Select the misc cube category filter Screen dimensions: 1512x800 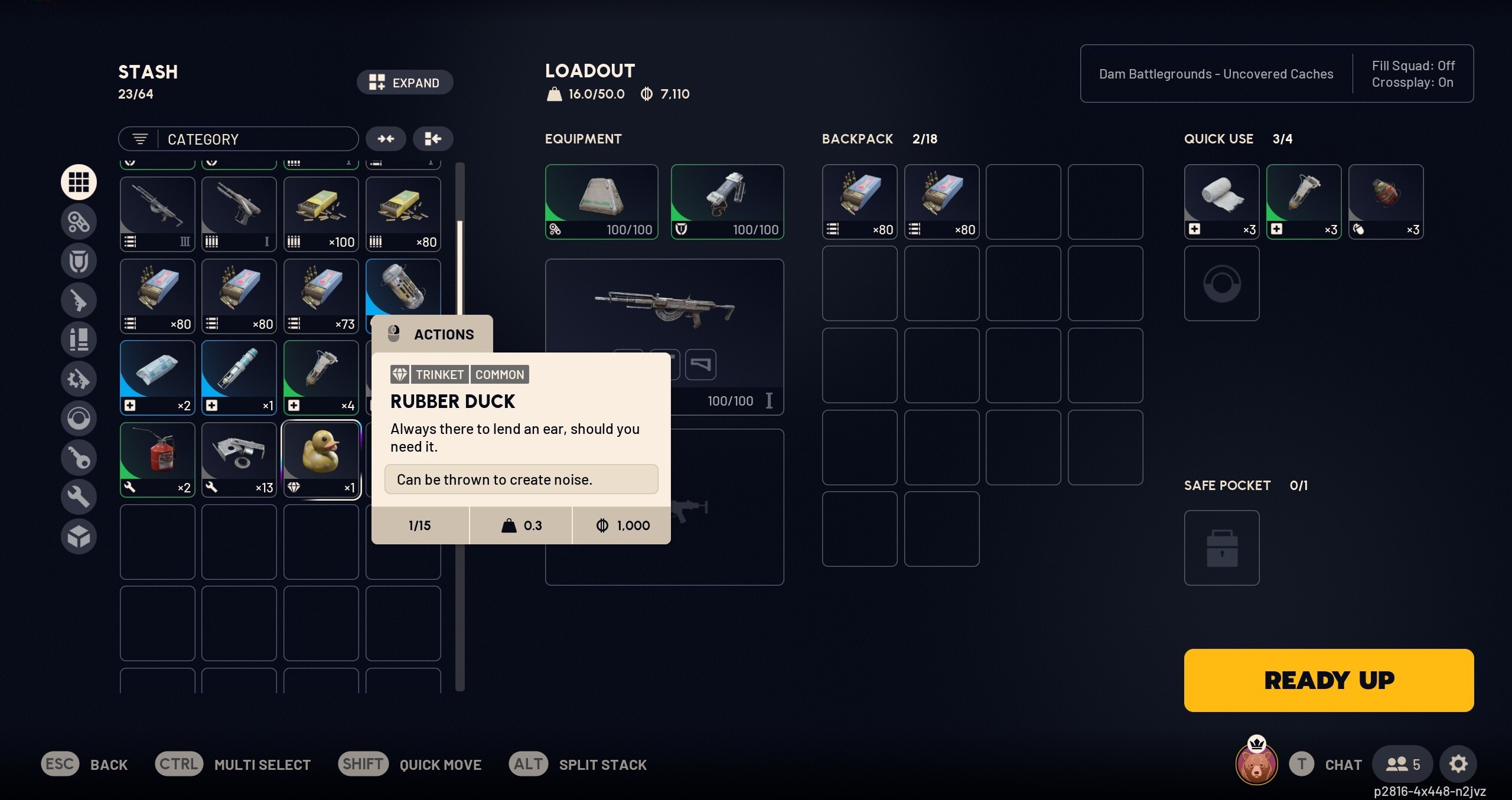pos(79,536)
